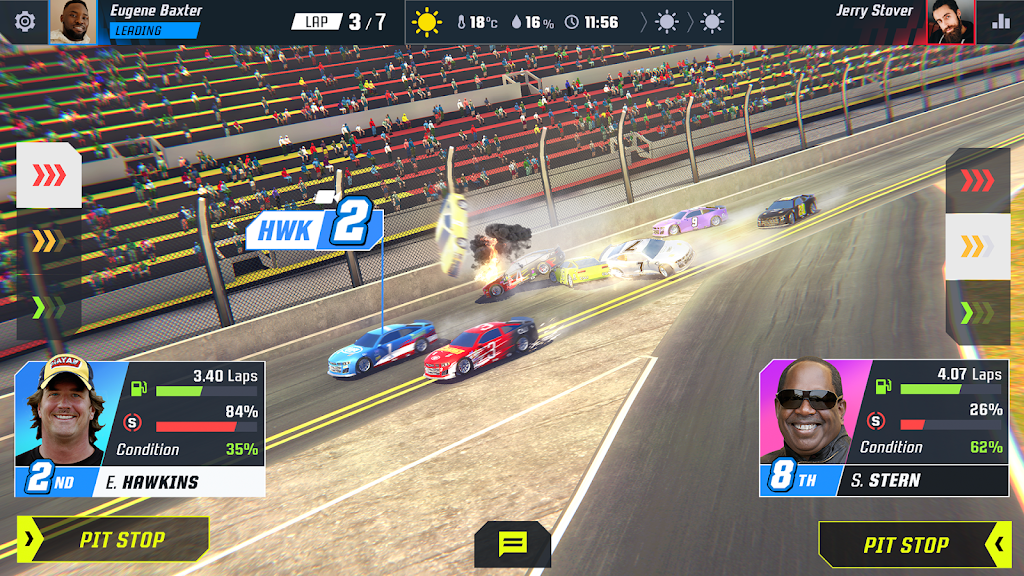Open the weather forecast panel

[x=568, y=22]
